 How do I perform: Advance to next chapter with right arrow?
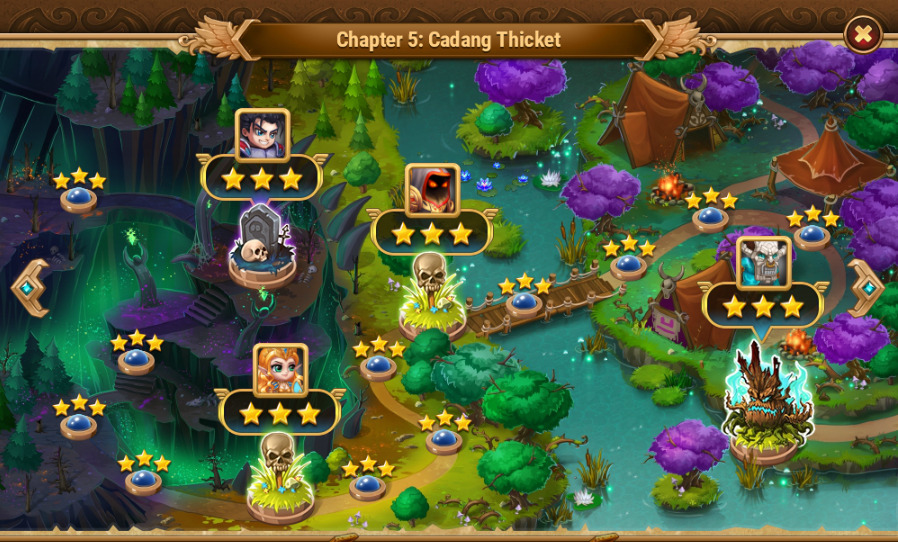click(866, 288)
